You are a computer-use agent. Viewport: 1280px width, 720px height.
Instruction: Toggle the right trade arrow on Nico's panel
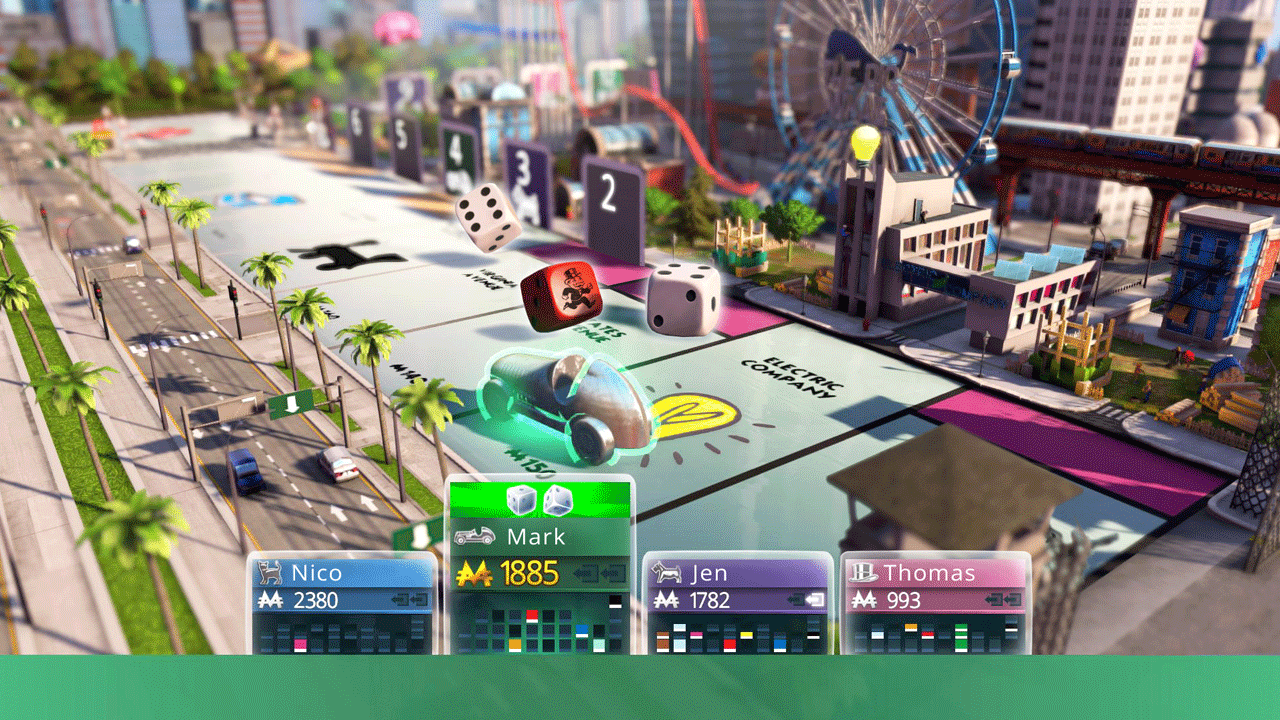pyautogui.click(x=420, y=598)
